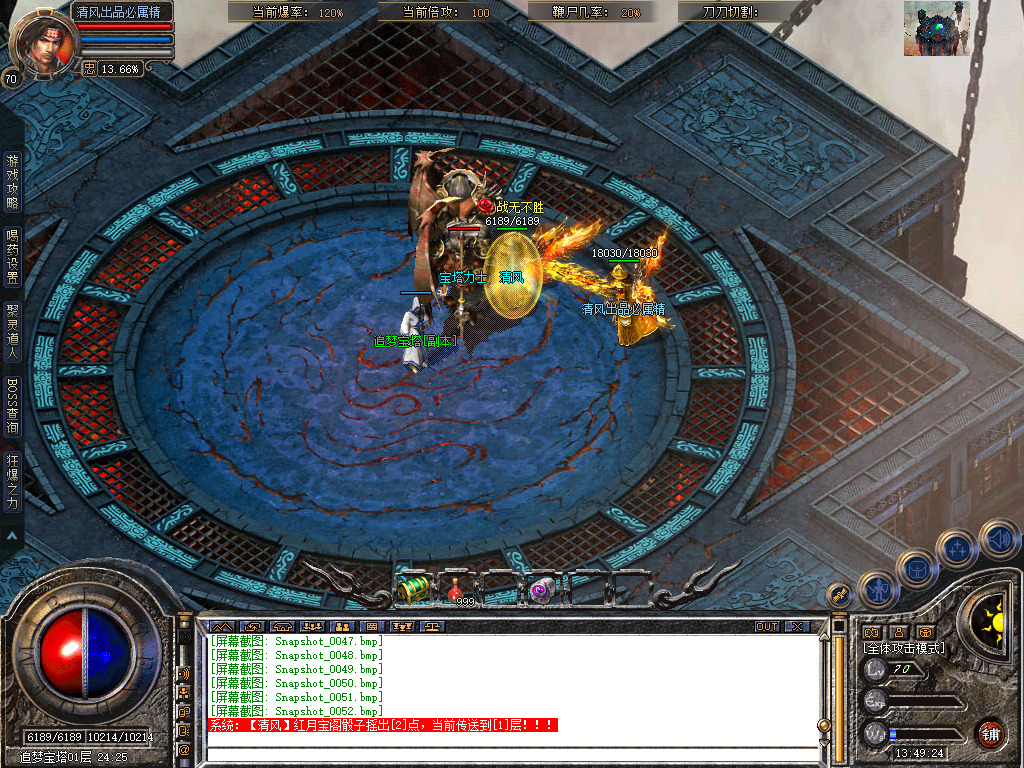This screenshot has height=768, width=1024.
Task: Open the character equipment round button
Action: [x=876, y=589]
